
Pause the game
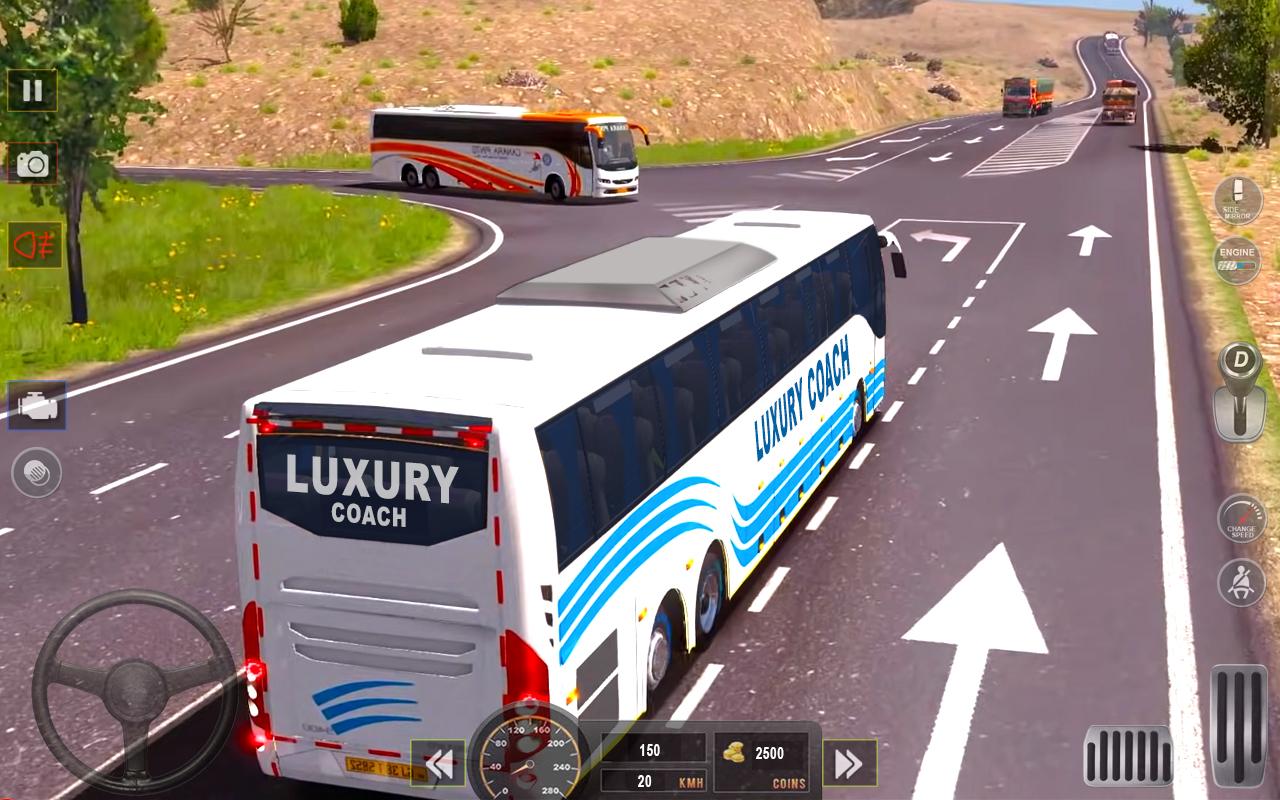coord(31,91)
